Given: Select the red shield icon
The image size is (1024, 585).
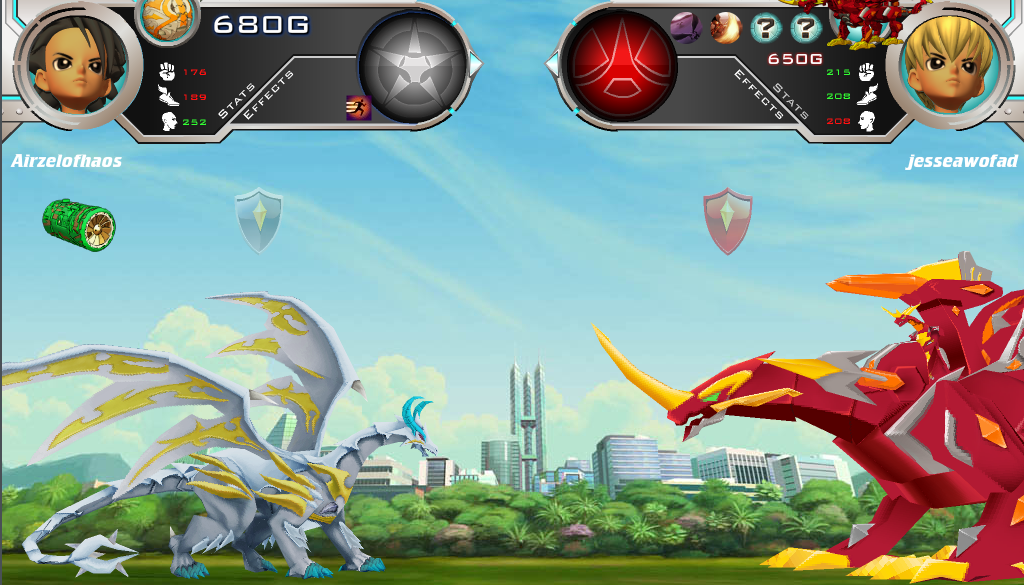Looking at the screenshot, I should [728, 221].
